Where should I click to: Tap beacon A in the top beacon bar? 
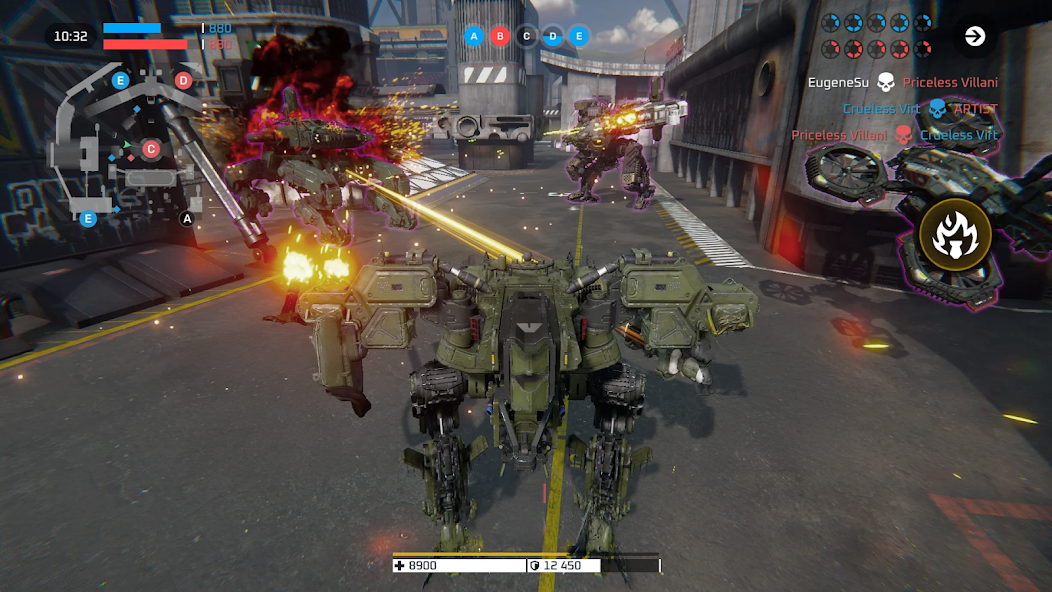click(x=475, y=37)
